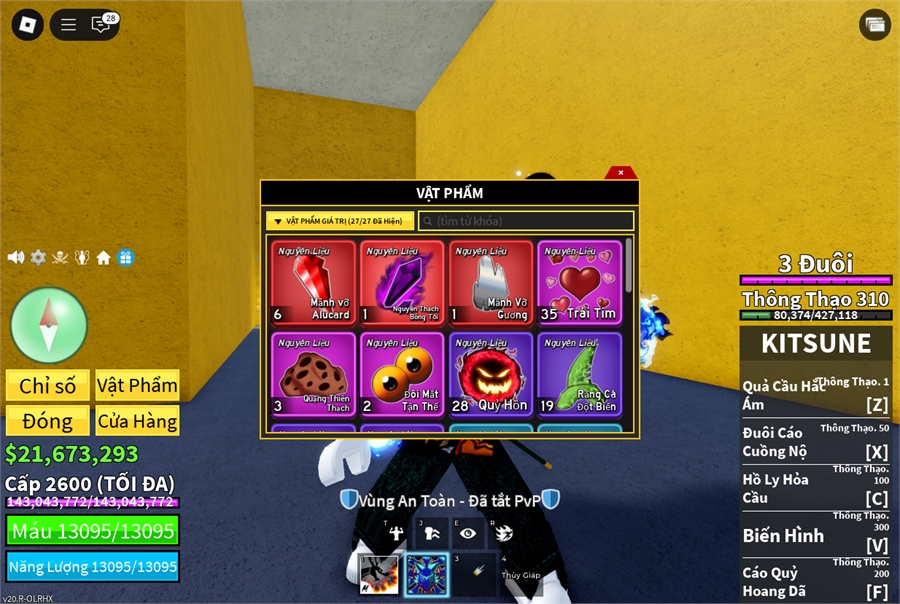The height and width of the screenshot is (604, 900).
Task: Pick the Răng Cá Đột Biến item
Action: pyautogui.click(x=579, y=374)
